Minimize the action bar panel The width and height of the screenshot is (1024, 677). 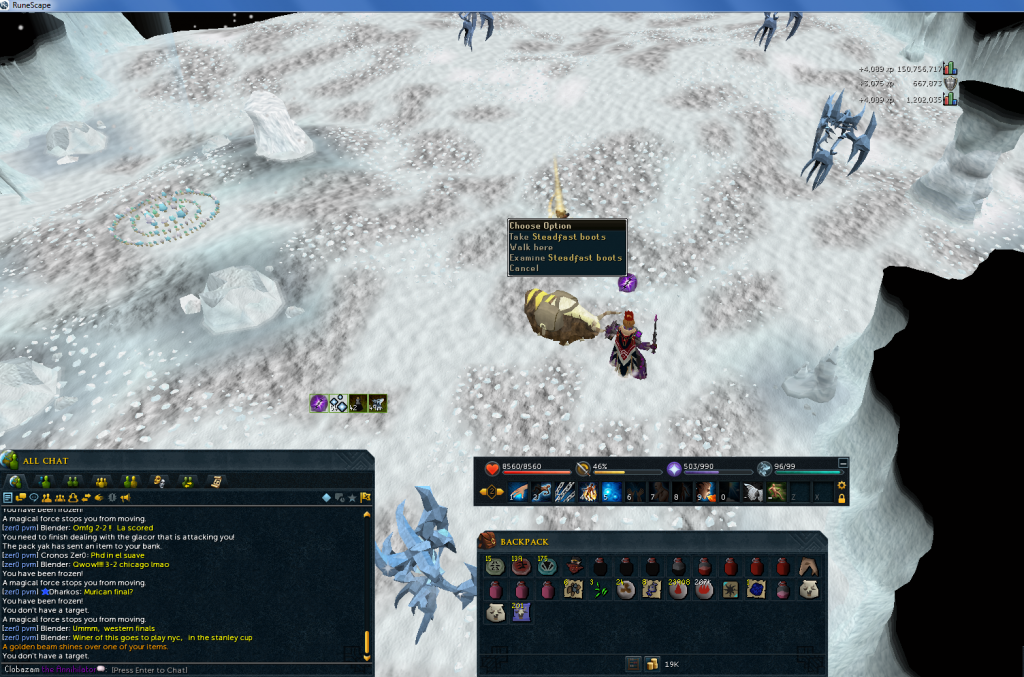(x=842, y=464)
